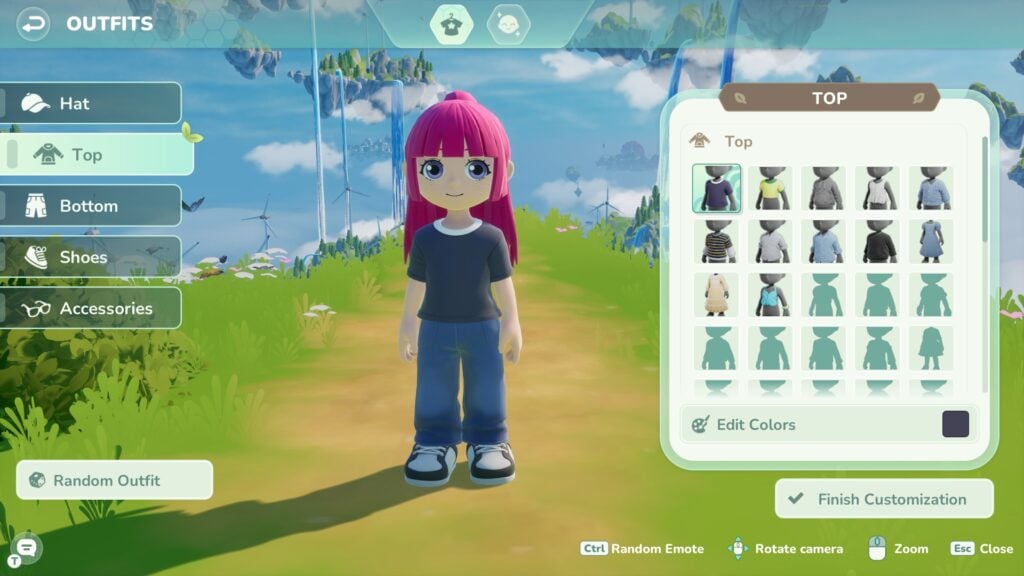Open the Shoes category
Screen dimensions: 1024x576
pyautogui.click(x=90, y=257)
